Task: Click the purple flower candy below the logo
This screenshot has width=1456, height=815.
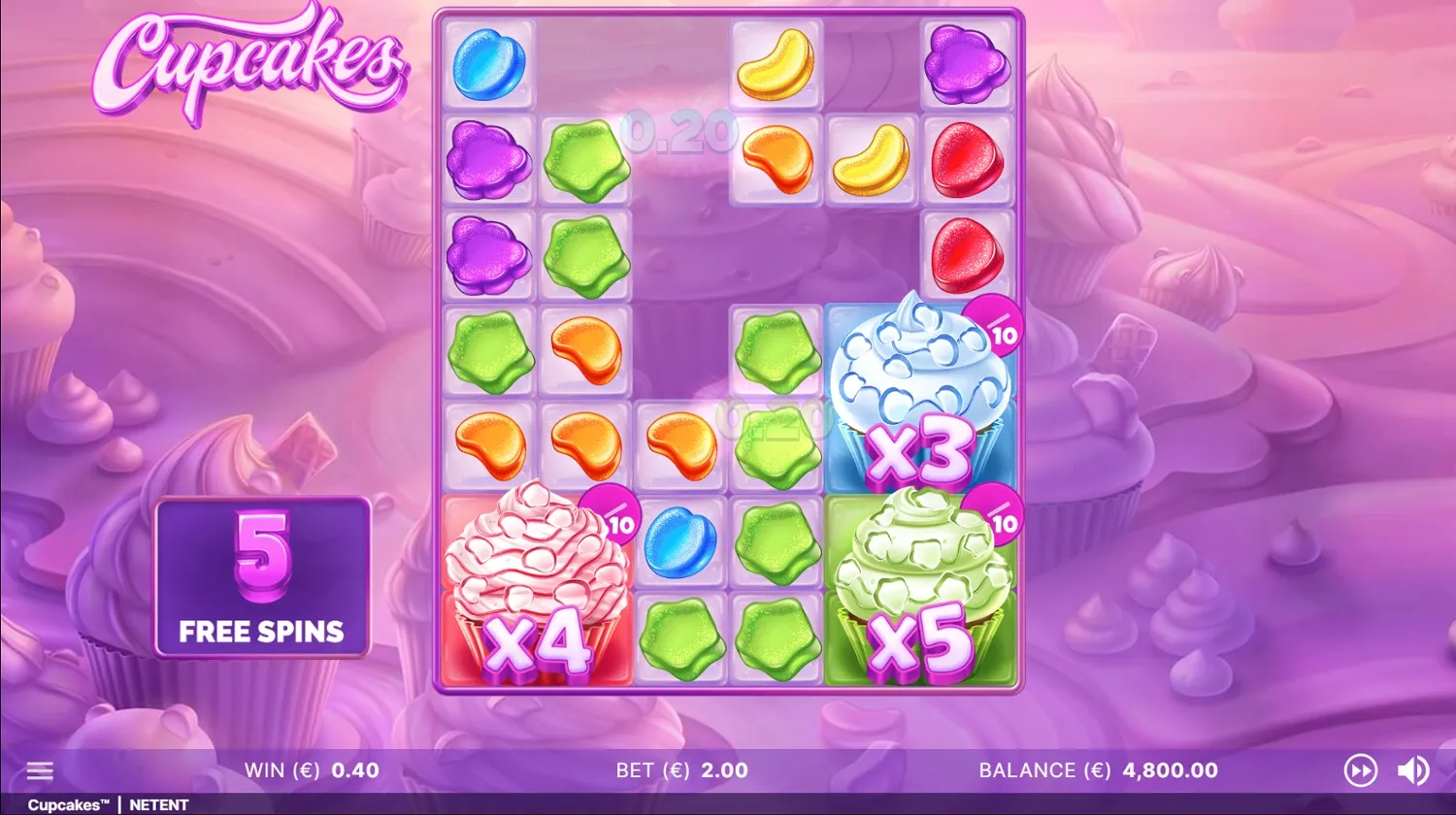Action: coord(488,160)
